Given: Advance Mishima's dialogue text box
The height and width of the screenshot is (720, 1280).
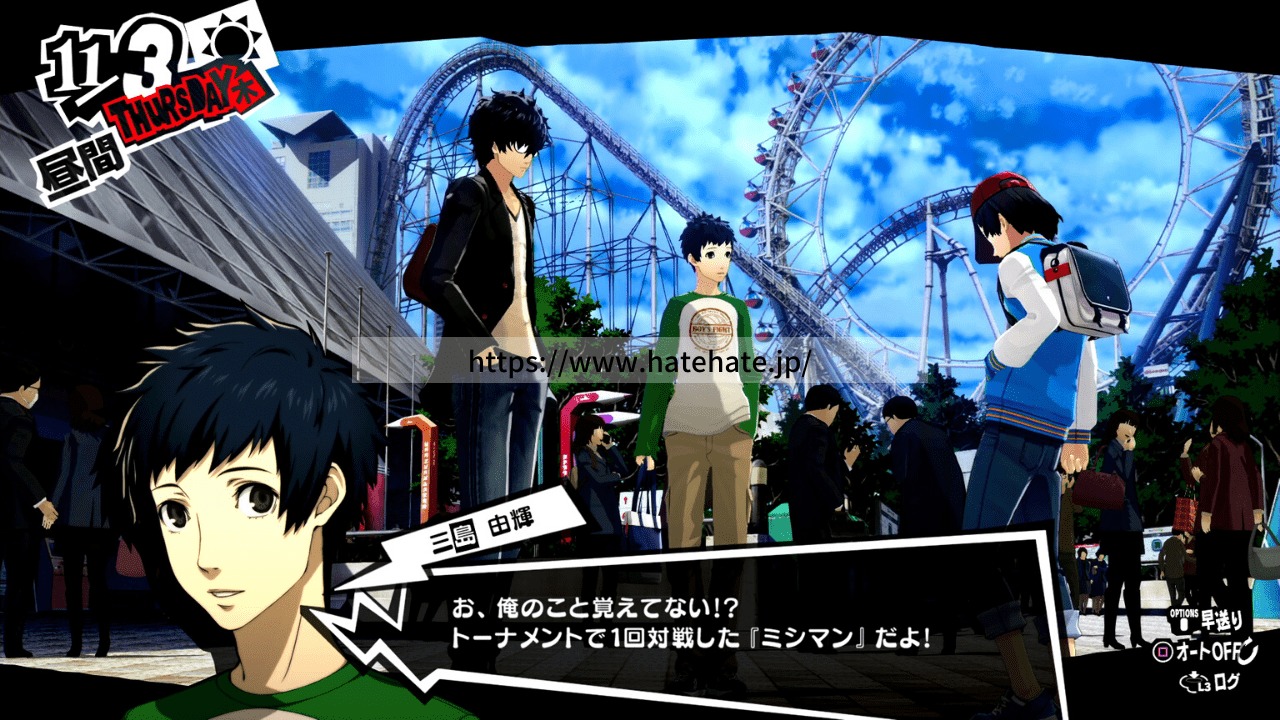Looking at the screenshot, I should (x=690, y=622).
